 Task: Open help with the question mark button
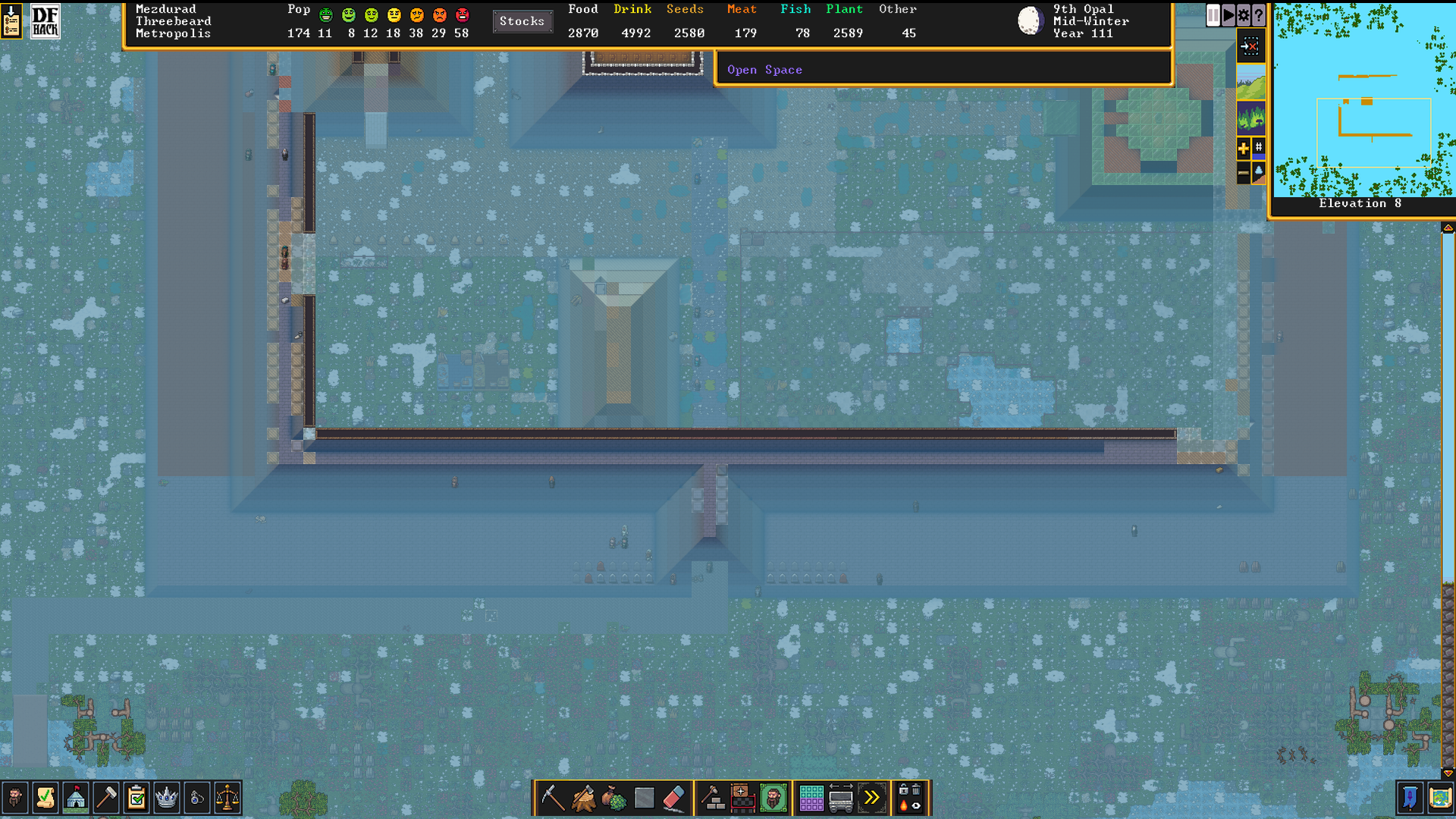1259,14
